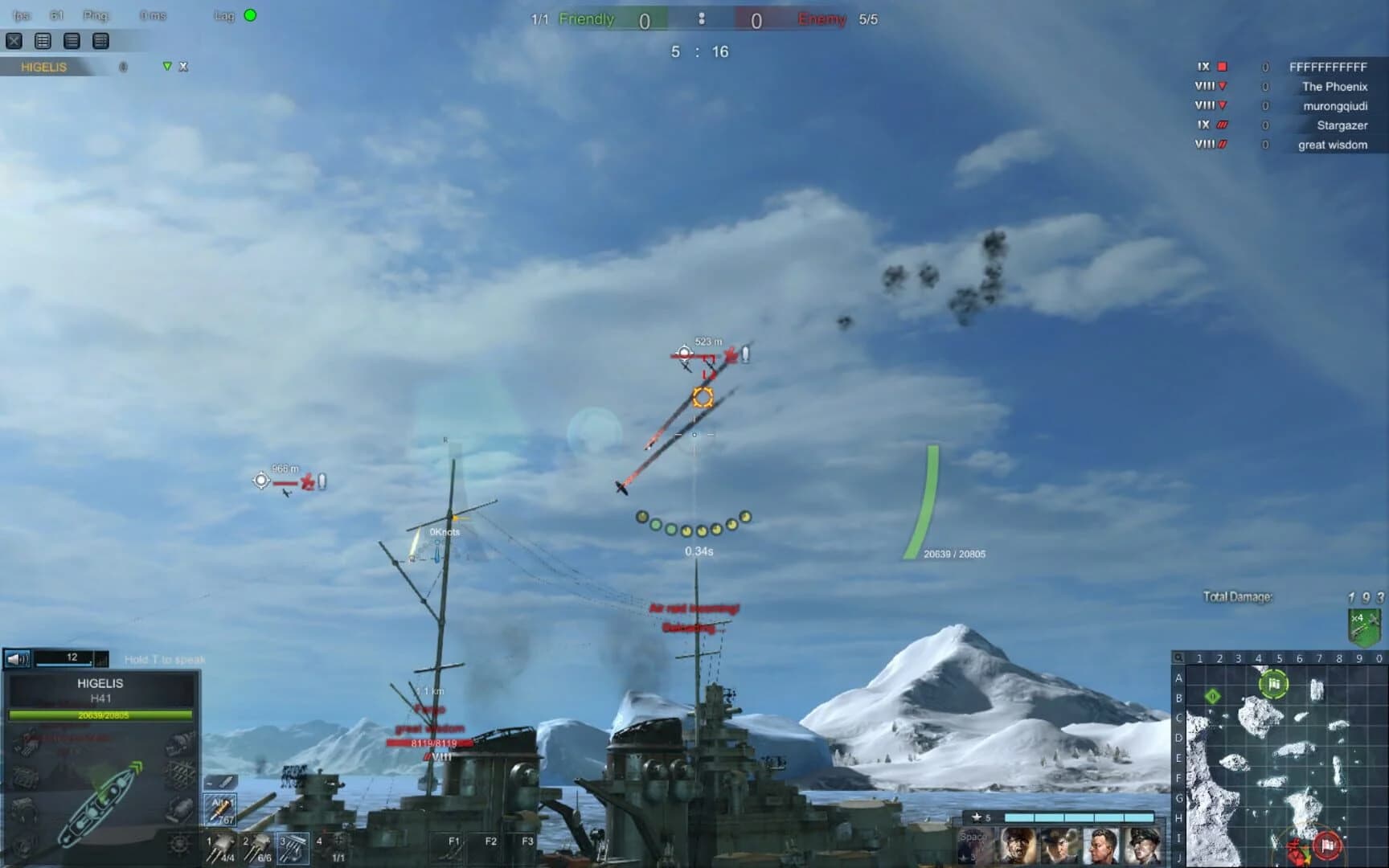Viewport: 1389px width, 868px height.
Task: Click the AP ammunition icon showing 767 shells
Action: 221,809
